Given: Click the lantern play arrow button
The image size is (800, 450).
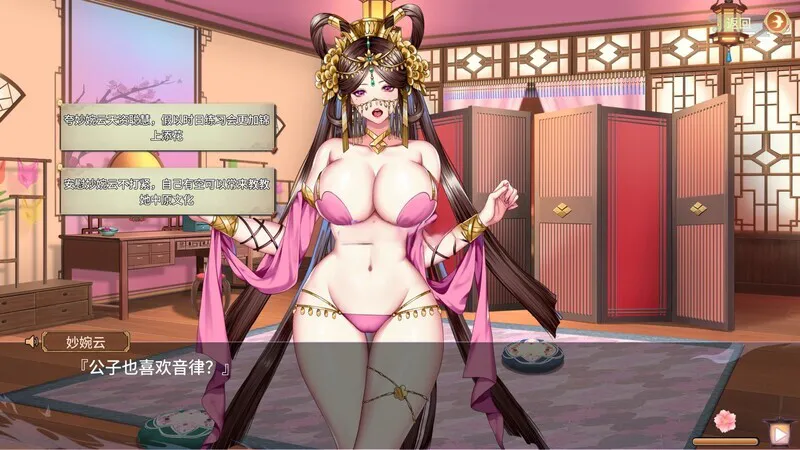Looking at the screenshot, I should tap(778, 433).
